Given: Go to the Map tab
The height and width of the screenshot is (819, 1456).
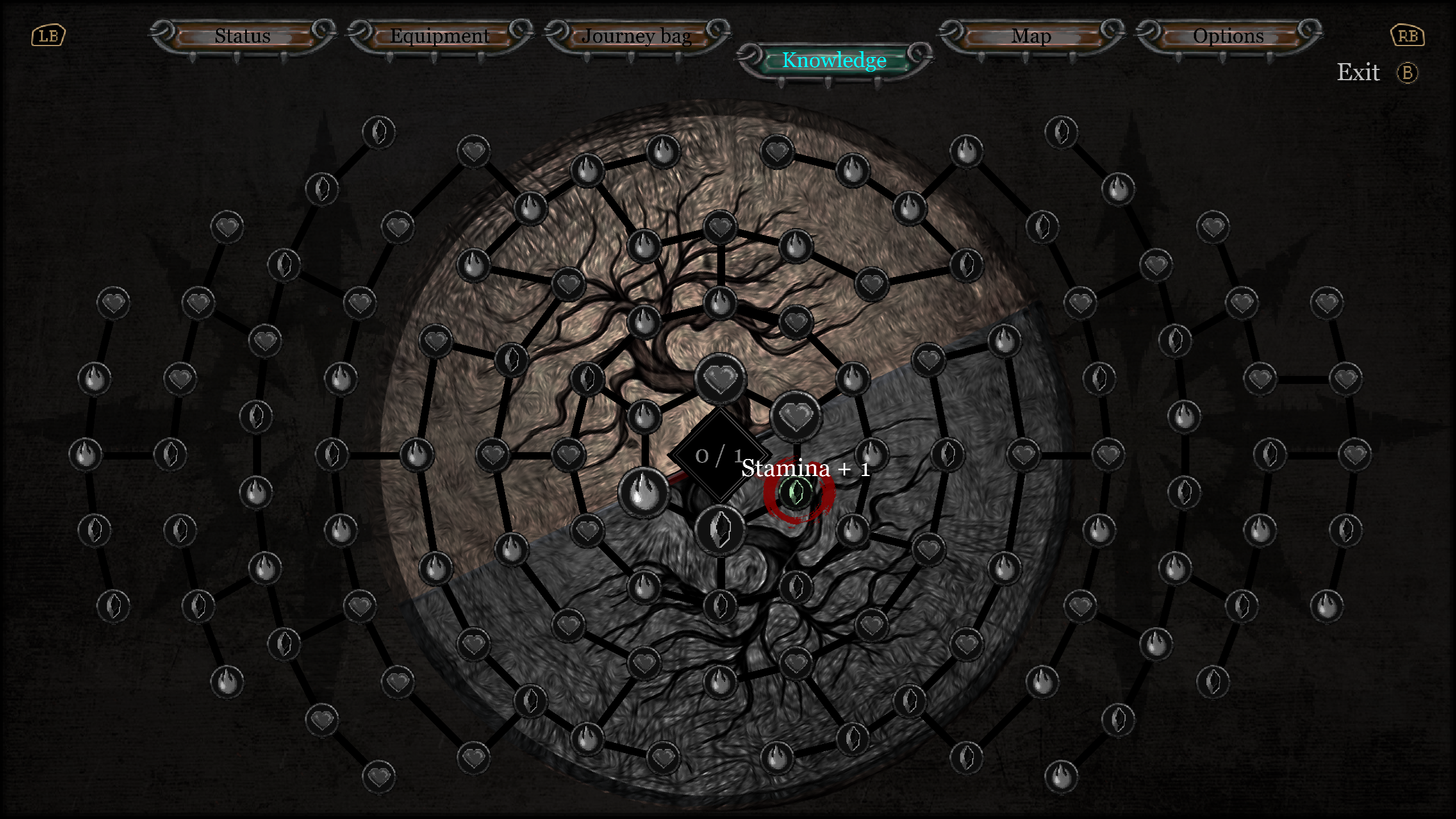Looking at the screenshot, I should (1031, 36).
